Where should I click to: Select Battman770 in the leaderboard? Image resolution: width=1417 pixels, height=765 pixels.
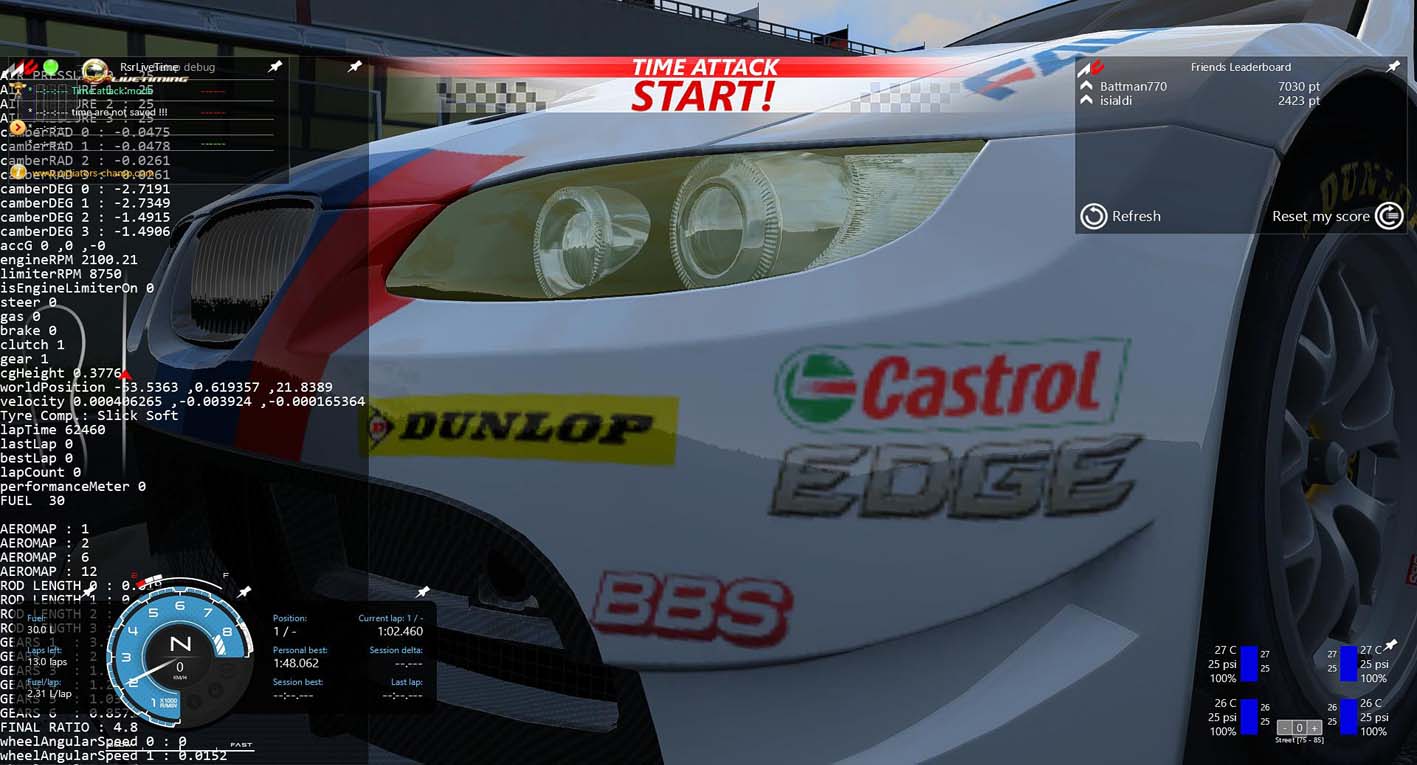tap(1133, 87)
